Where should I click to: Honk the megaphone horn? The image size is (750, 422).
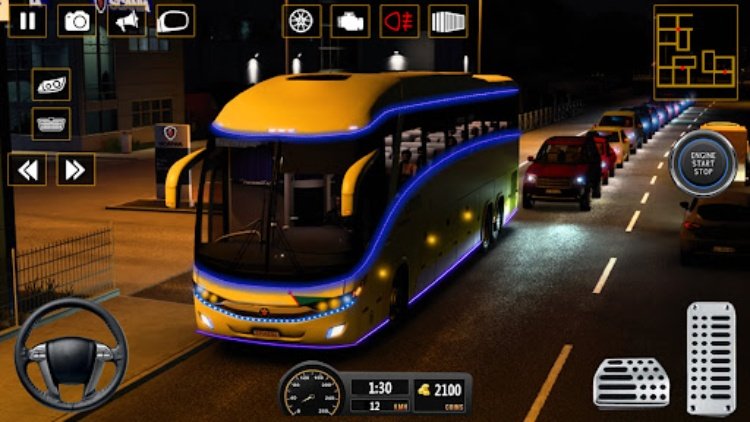tap(126, 21)
